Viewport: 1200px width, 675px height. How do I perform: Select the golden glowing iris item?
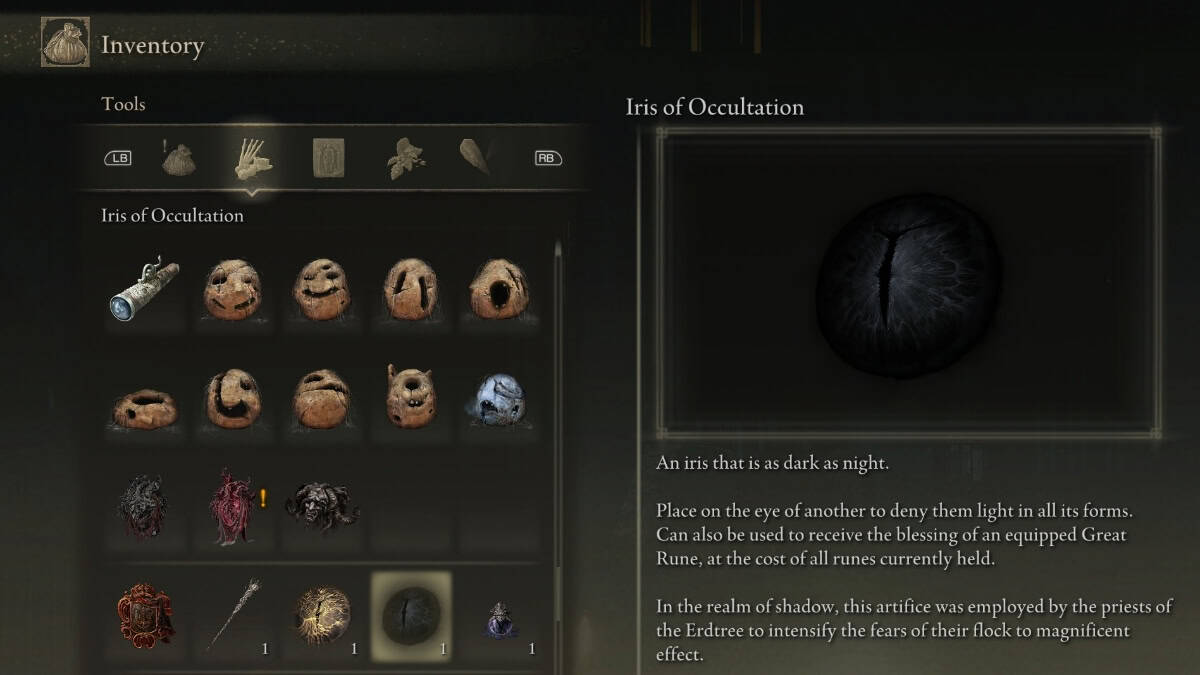click(x=322, y=616)
